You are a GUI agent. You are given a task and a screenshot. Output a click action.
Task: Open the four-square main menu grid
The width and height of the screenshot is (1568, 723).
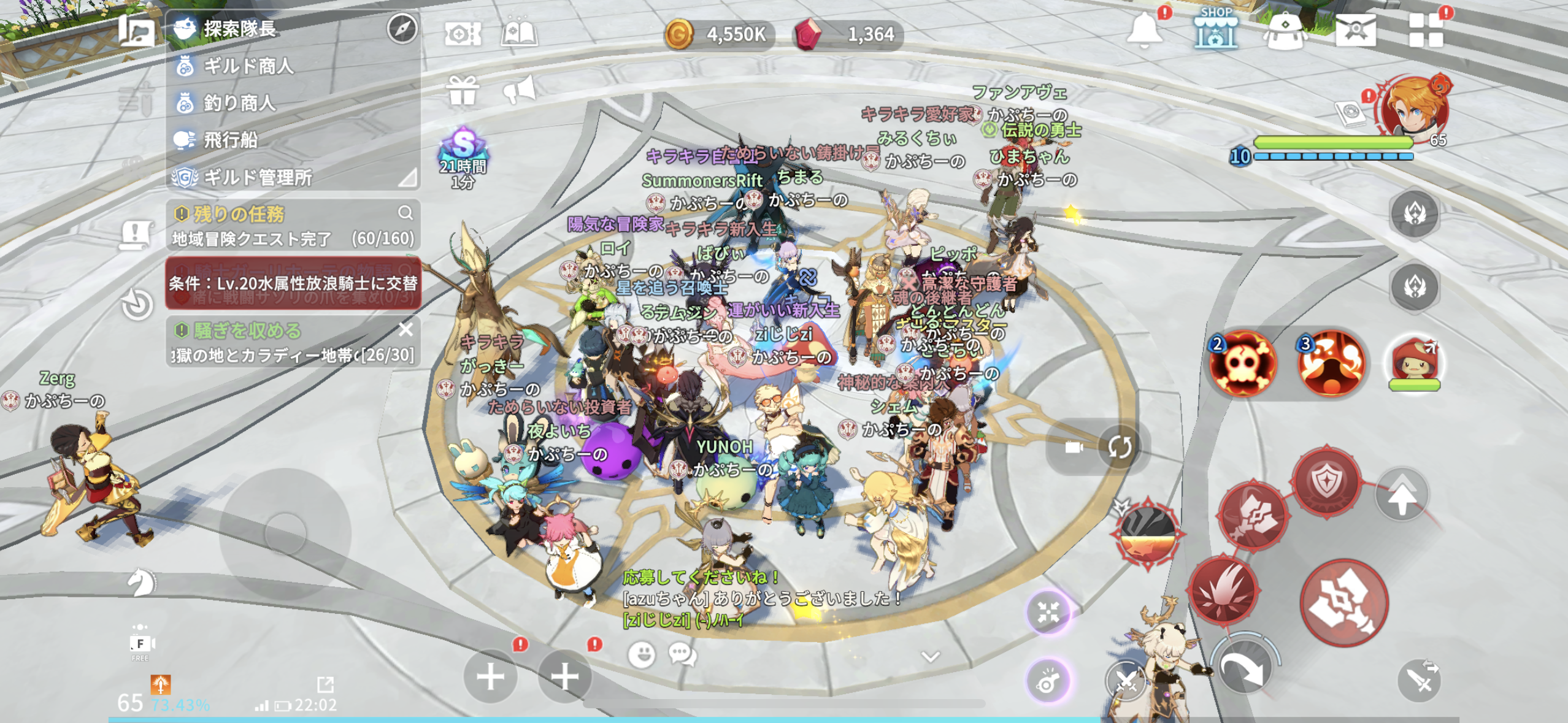click(1426, 31)
